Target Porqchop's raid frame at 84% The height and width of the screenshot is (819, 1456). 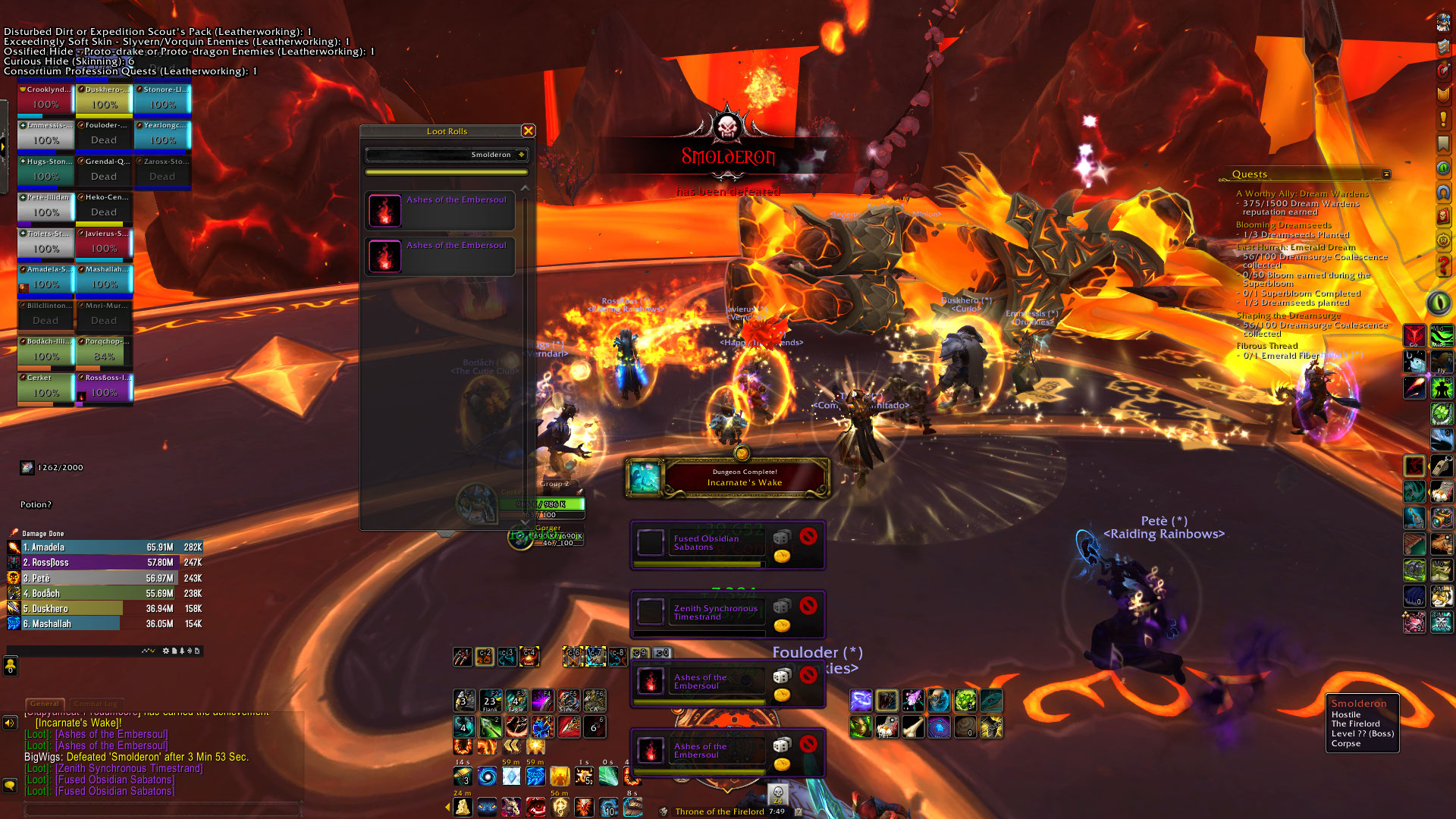pyautogui.click(x=104, y=352)
